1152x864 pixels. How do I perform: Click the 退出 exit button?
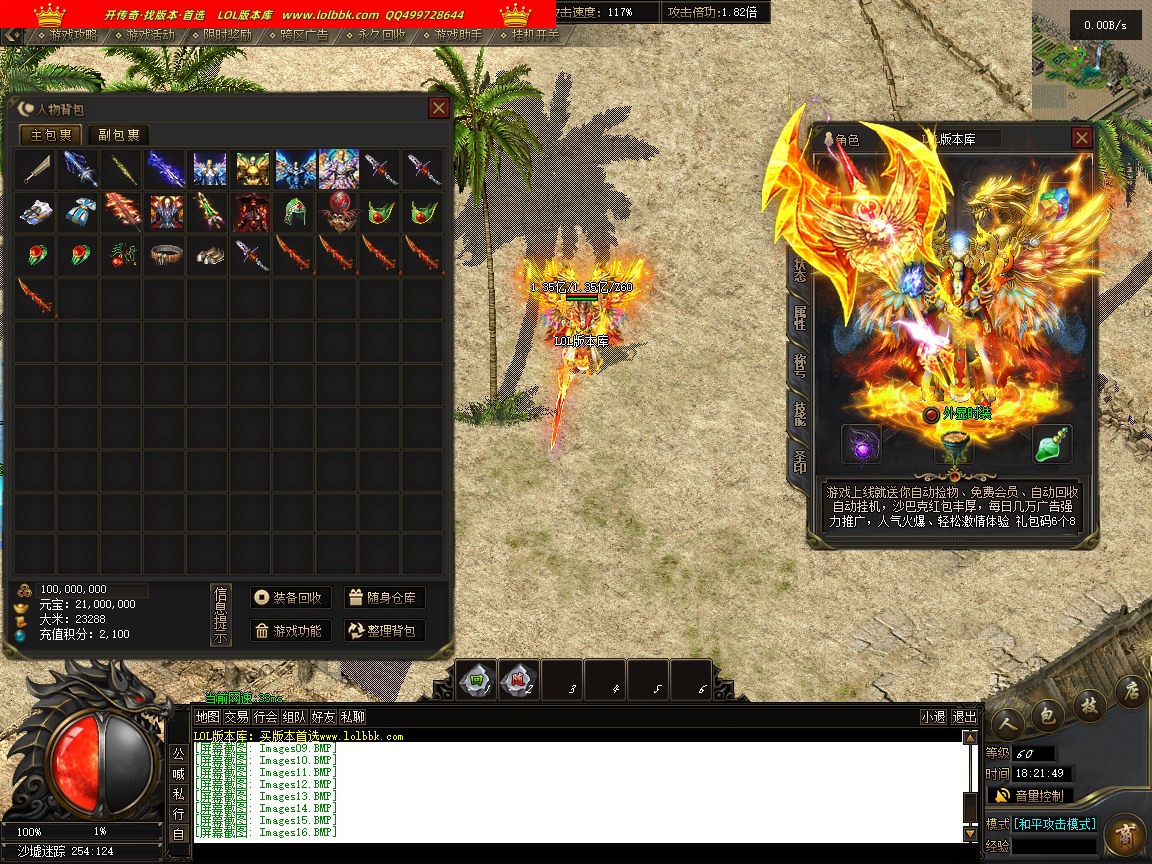point(964,717)
